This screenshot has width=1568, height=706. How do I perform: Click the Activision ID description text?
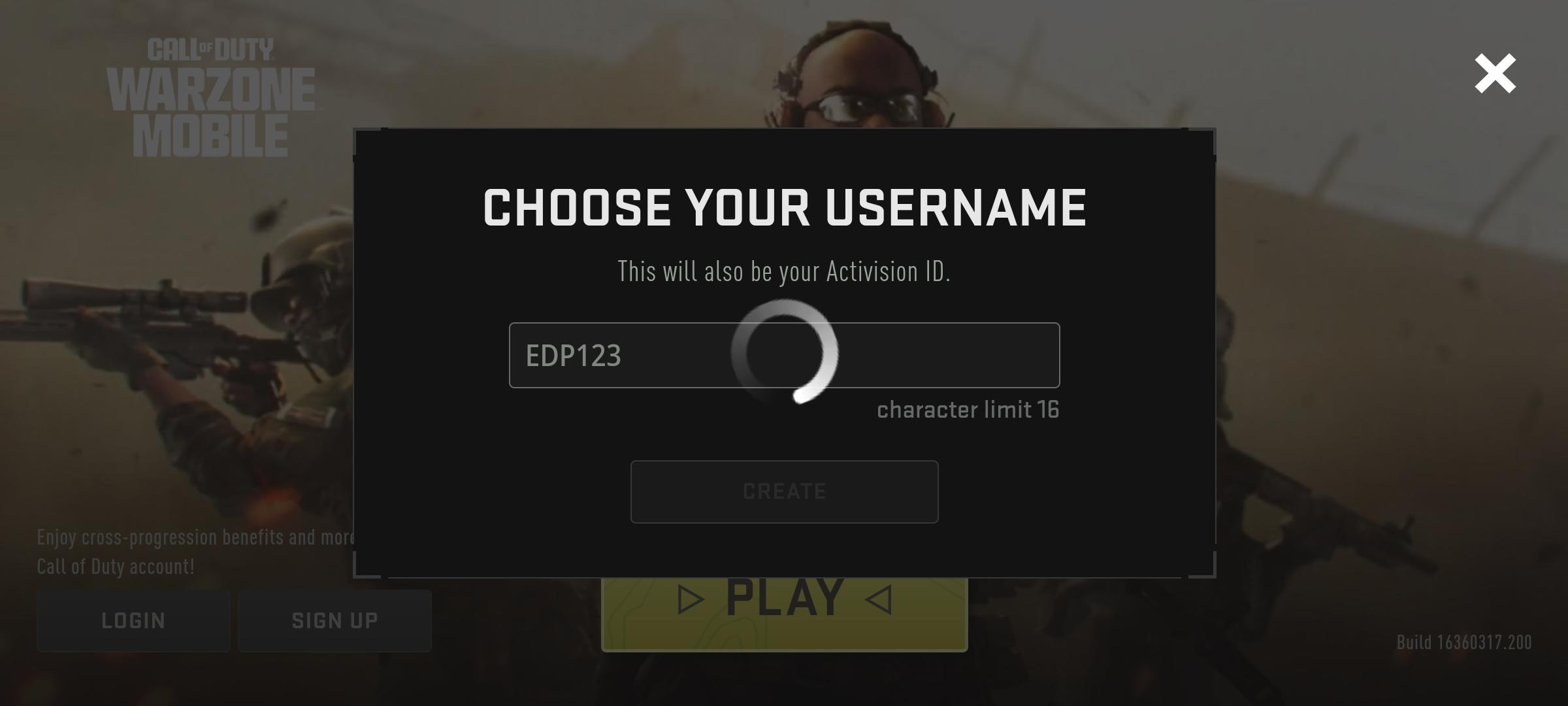coord(784,272)
